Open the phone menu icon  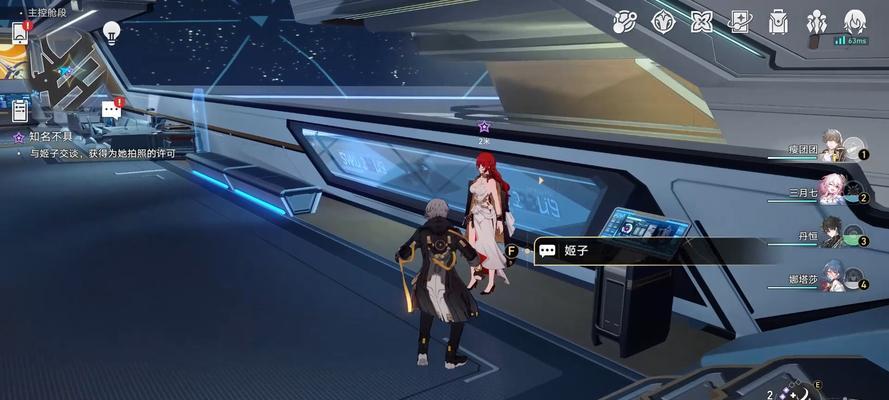19,32
